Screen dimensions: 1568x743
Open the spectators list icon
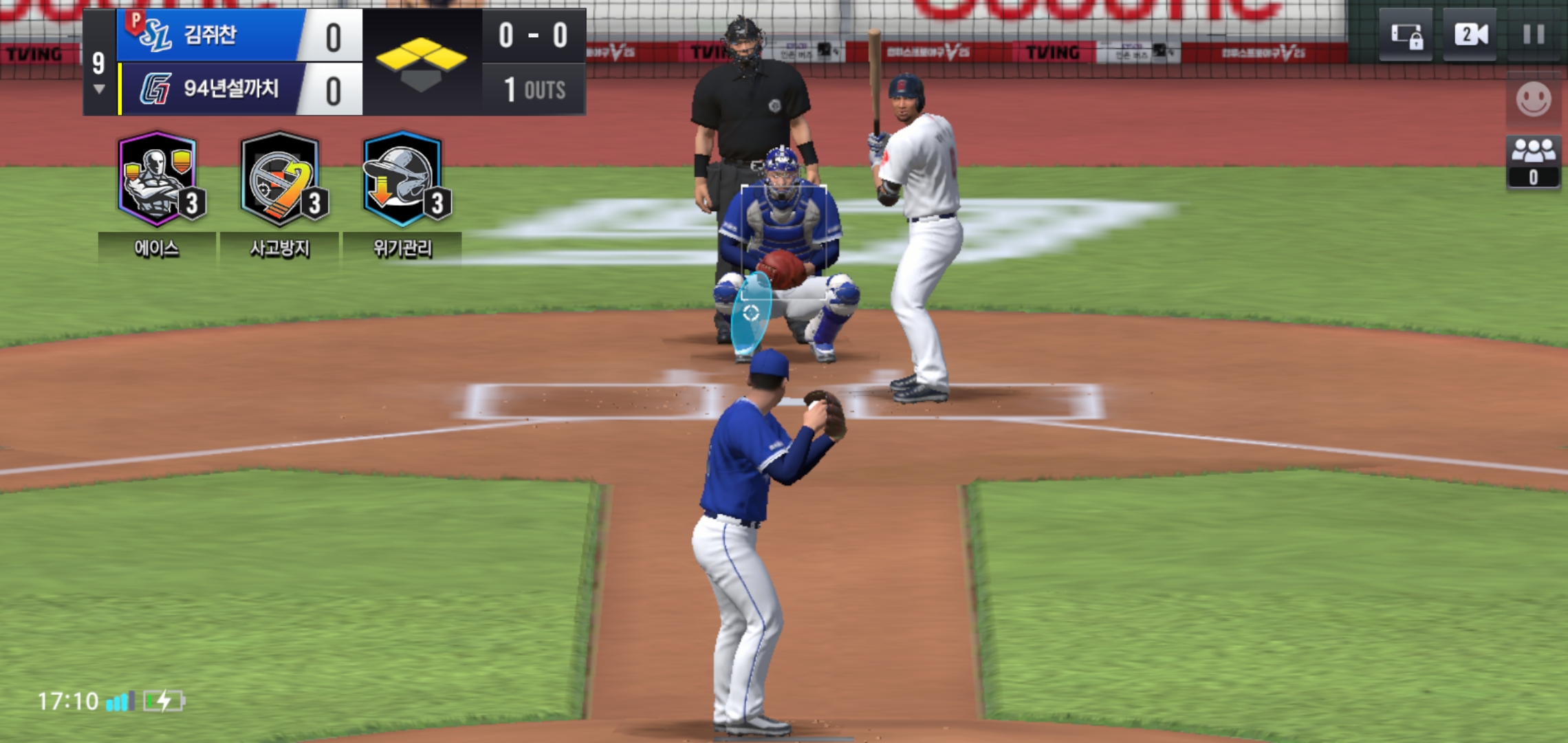click(1533, 162)
